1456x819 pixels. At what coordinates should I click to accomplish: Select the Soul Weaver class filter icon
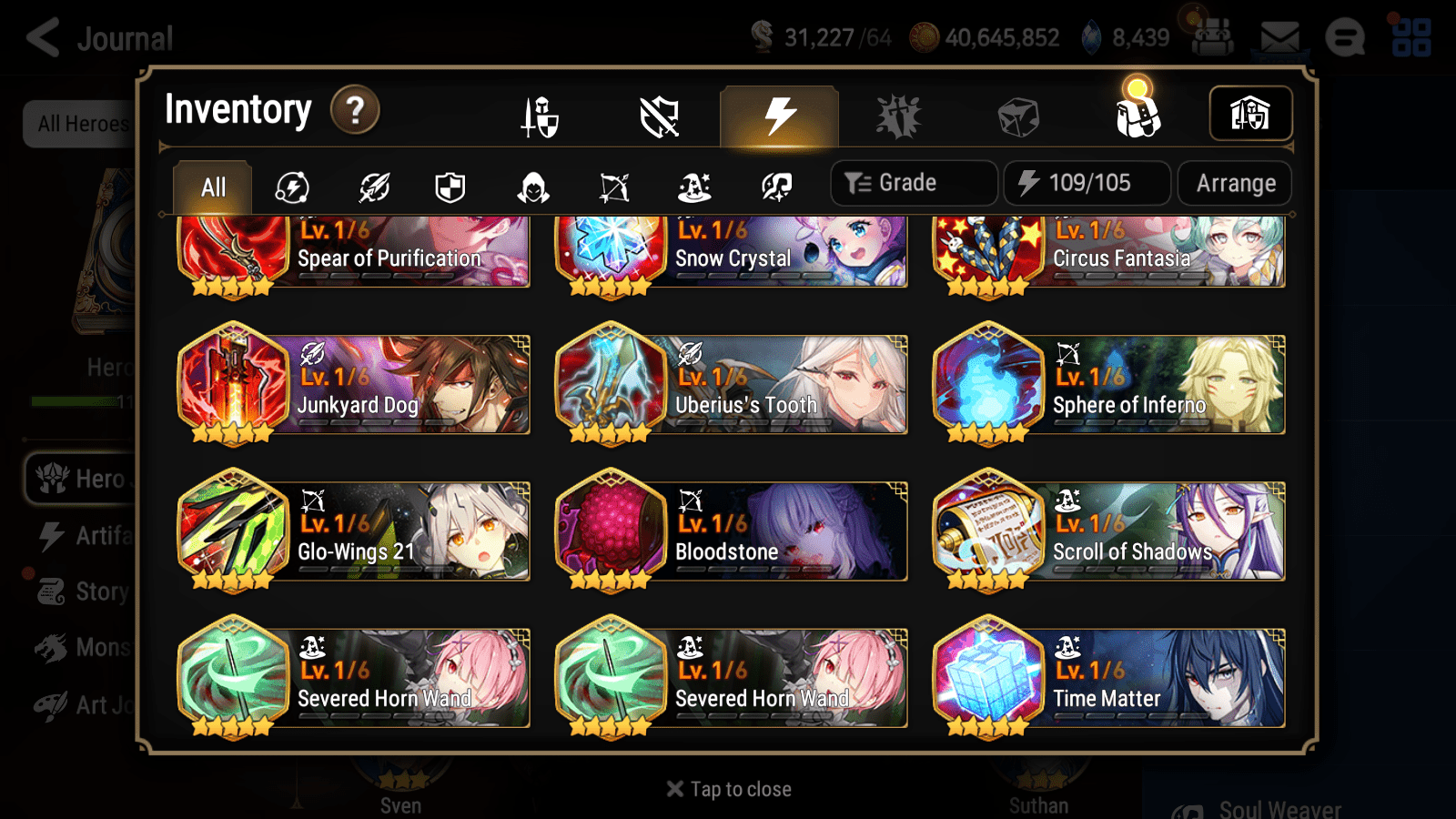tap(774, 187)
